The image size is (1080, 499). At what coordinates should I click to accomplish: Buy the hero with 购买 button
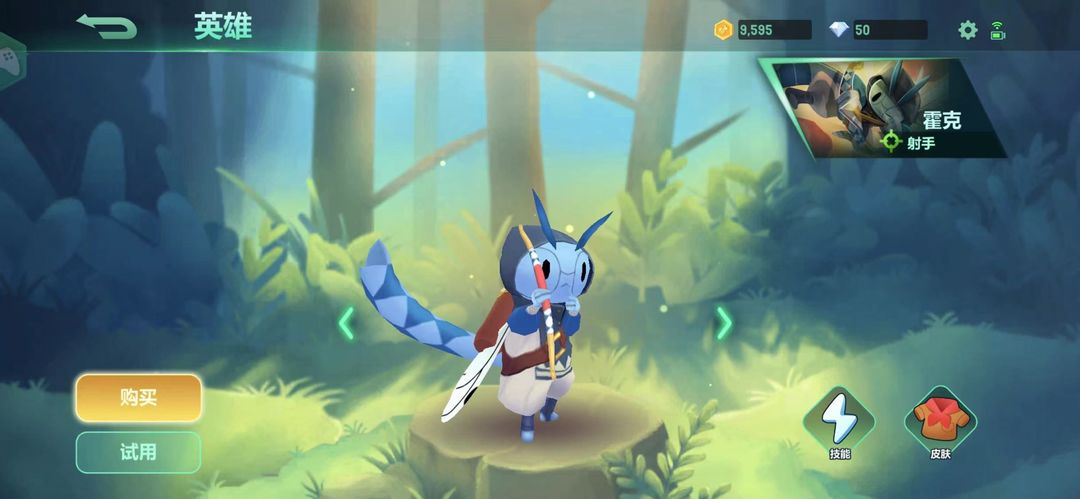(x=138, y=398)
